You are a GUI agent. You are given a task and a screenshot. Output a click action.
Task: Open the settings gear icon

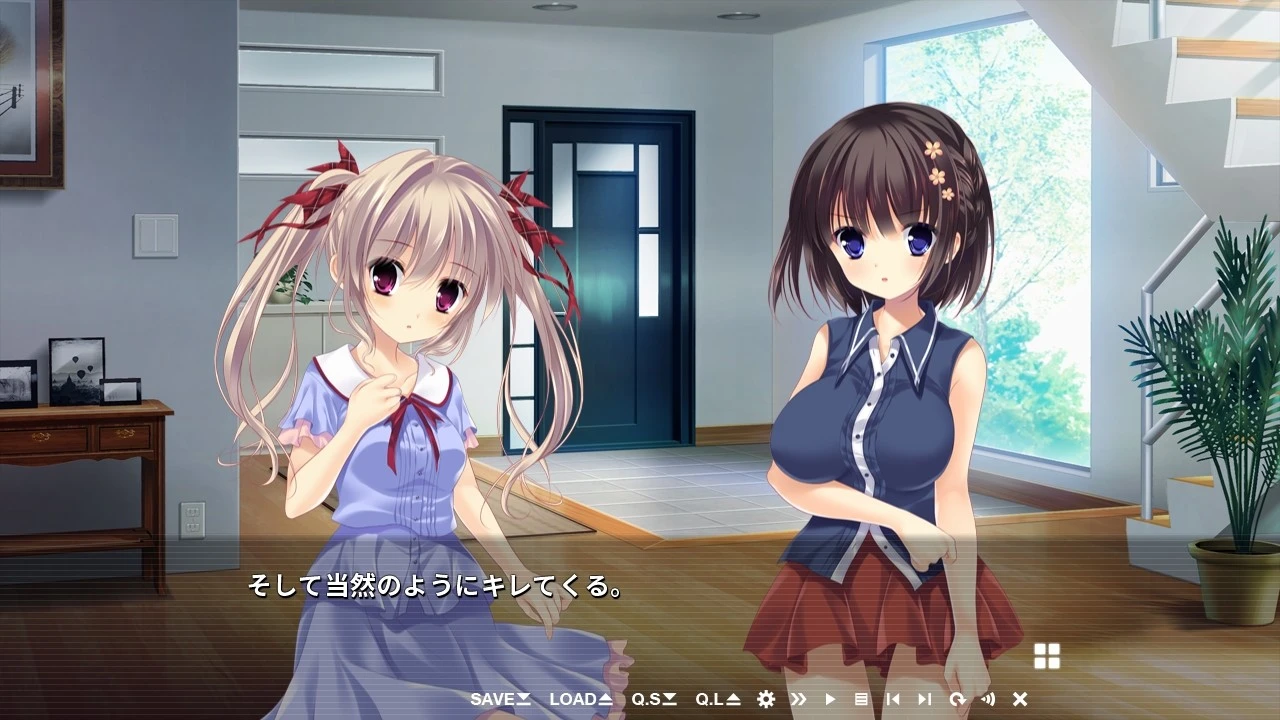pyautogui.click(x=765, y=700)
